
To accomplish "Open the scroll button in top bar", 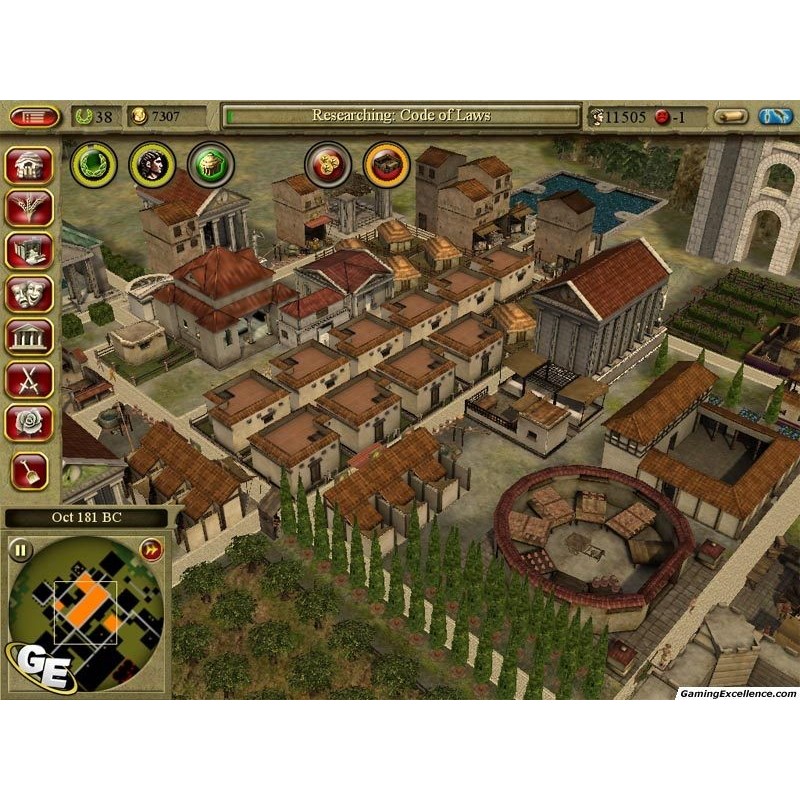I will [x=731, y=116].
